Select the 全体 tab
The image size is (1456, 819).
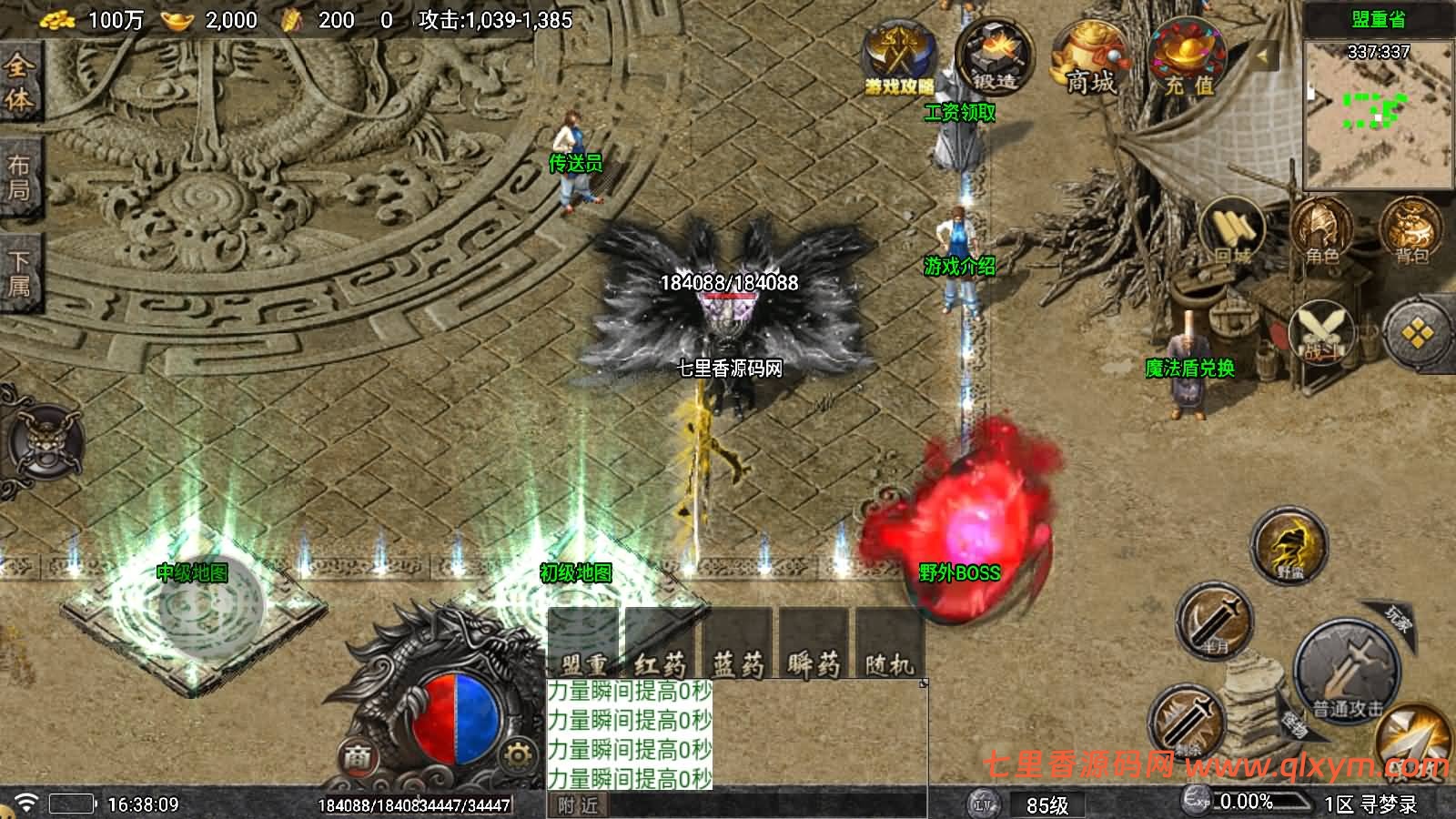pos(19,80)
